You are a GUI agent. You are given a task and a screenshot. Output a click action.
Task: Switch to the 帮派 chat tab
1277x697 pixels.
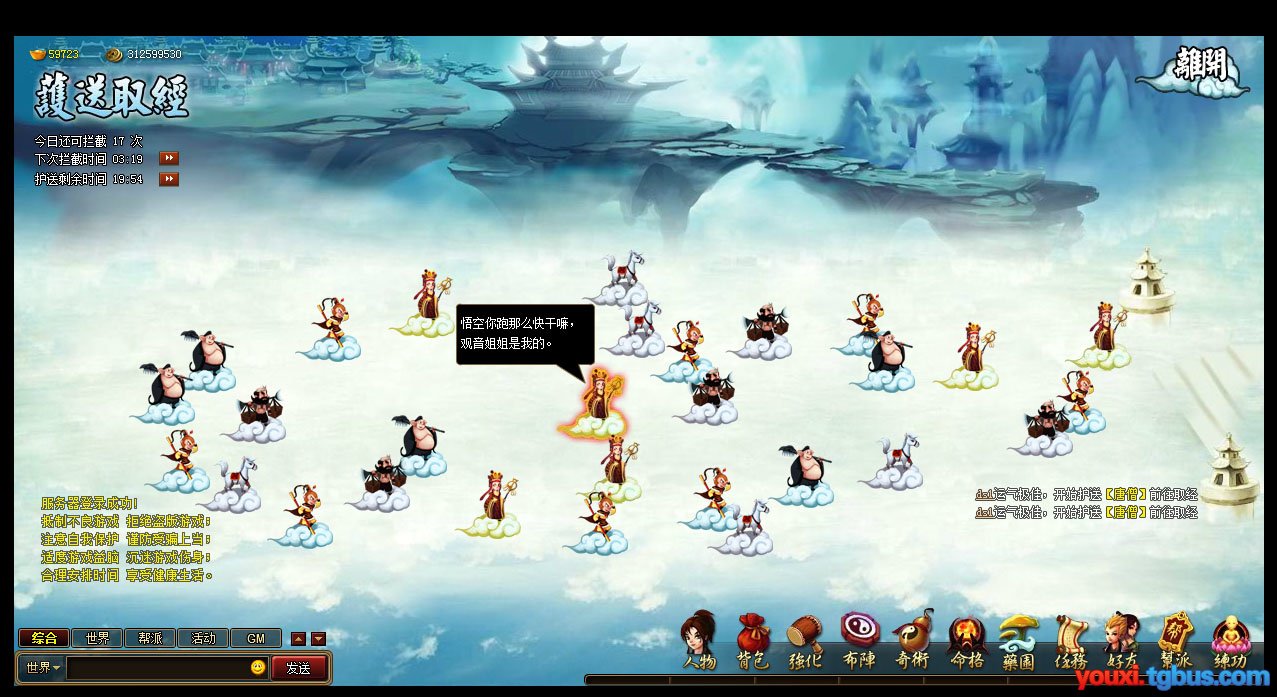(150, 638)
